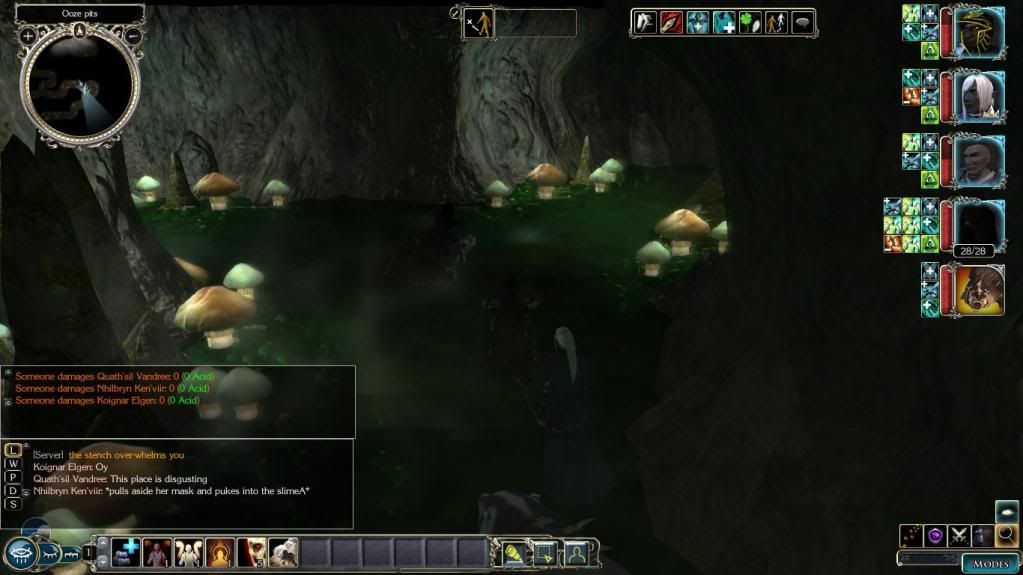Open the Ooze pits minimap
Screen dimensions: 1023x575
(x=80, y=82)
